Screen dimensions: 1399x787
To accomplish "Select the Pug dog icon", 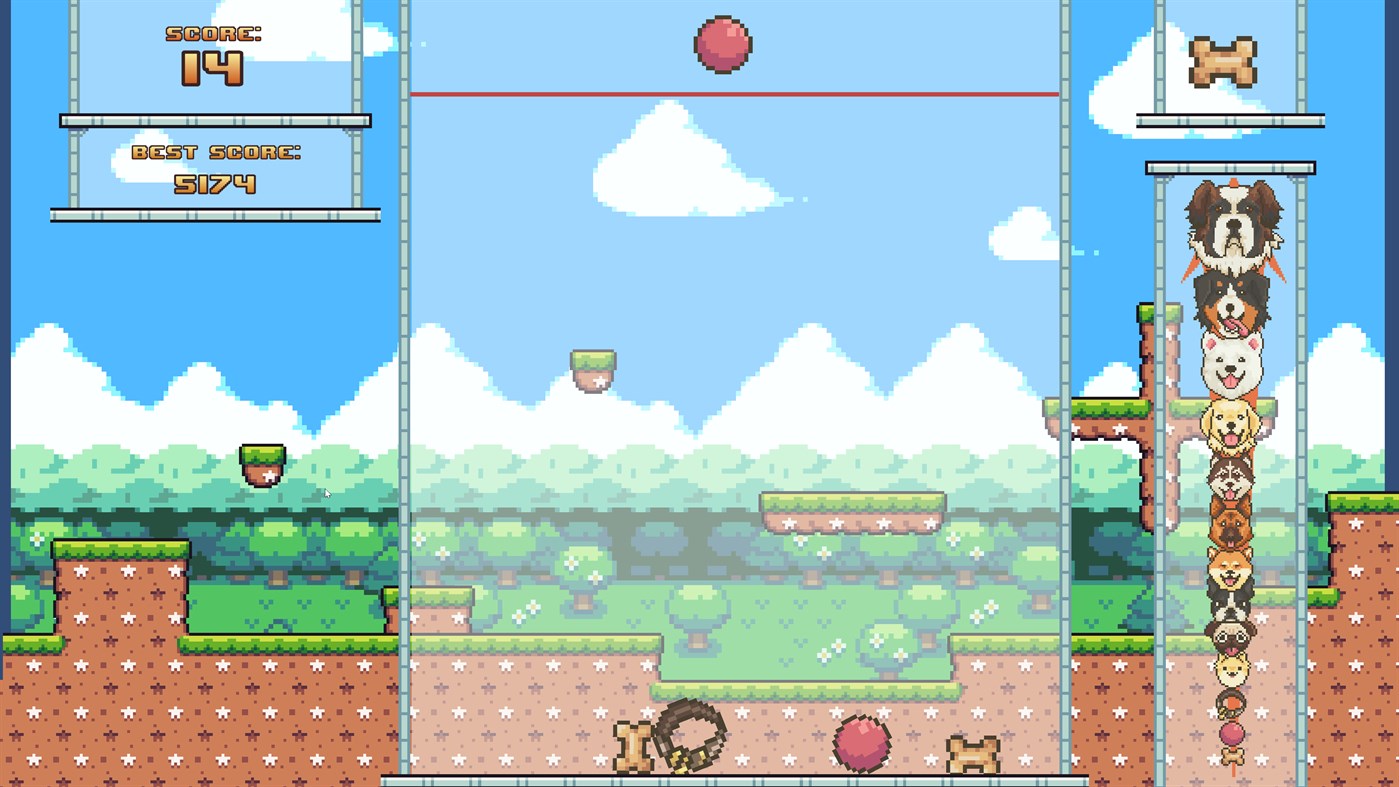I will click(1232, 635).
